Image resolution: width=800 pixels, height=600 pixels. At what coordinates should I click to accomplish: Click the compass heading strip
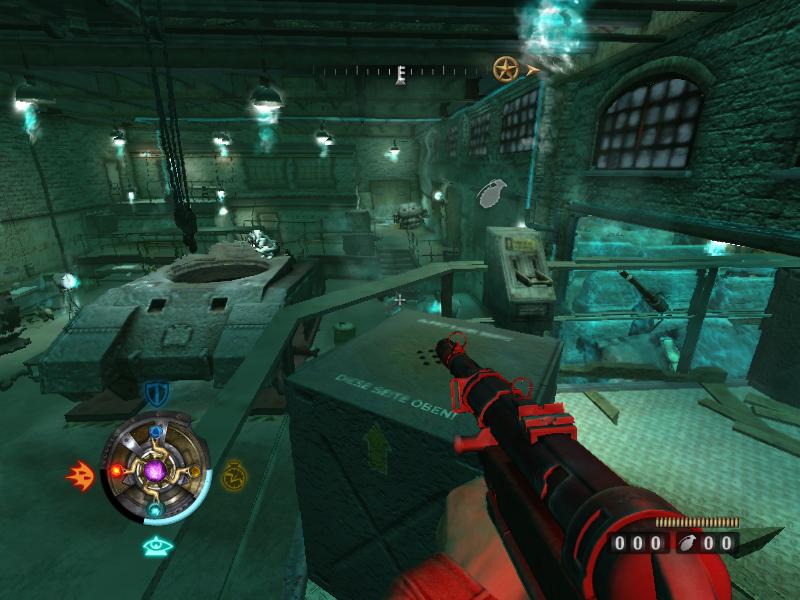point(400,71)
